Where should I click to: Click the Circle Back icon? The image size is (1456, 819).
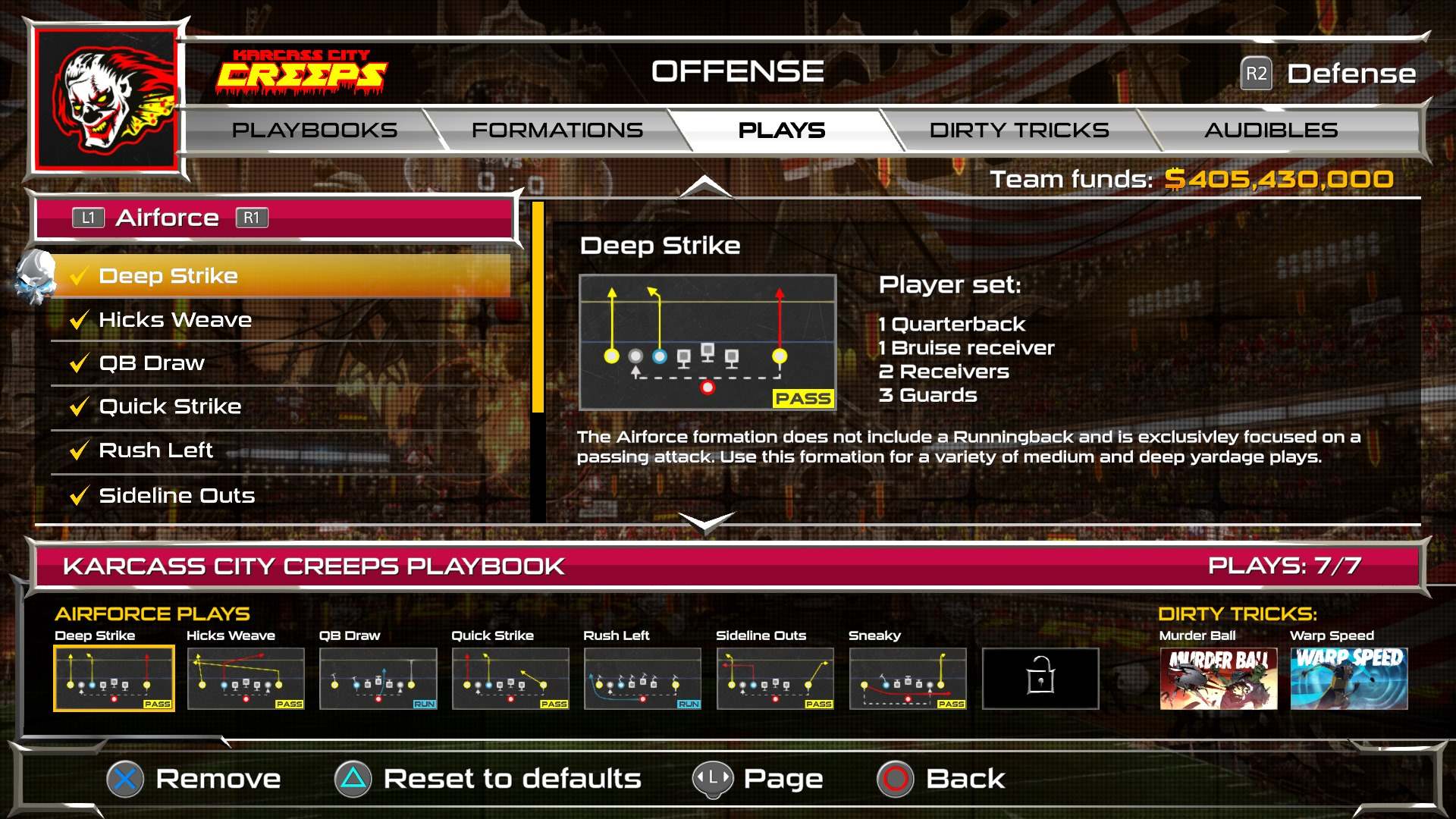coord(895,778)
